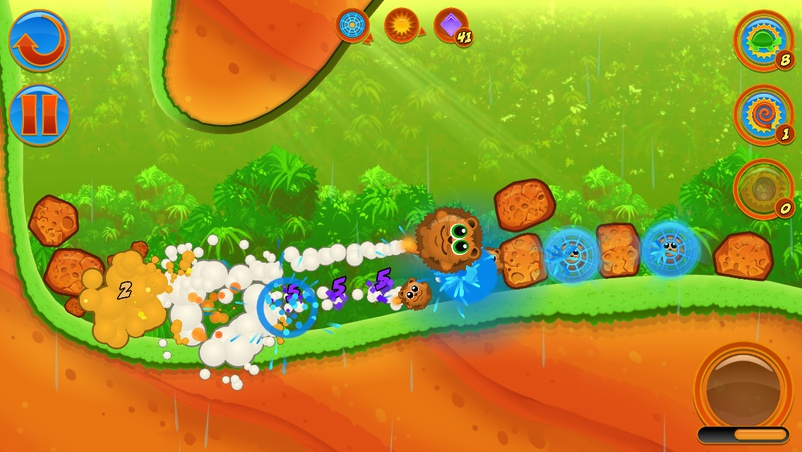Pause the game
802x452 pixels.
click(39, 115)
